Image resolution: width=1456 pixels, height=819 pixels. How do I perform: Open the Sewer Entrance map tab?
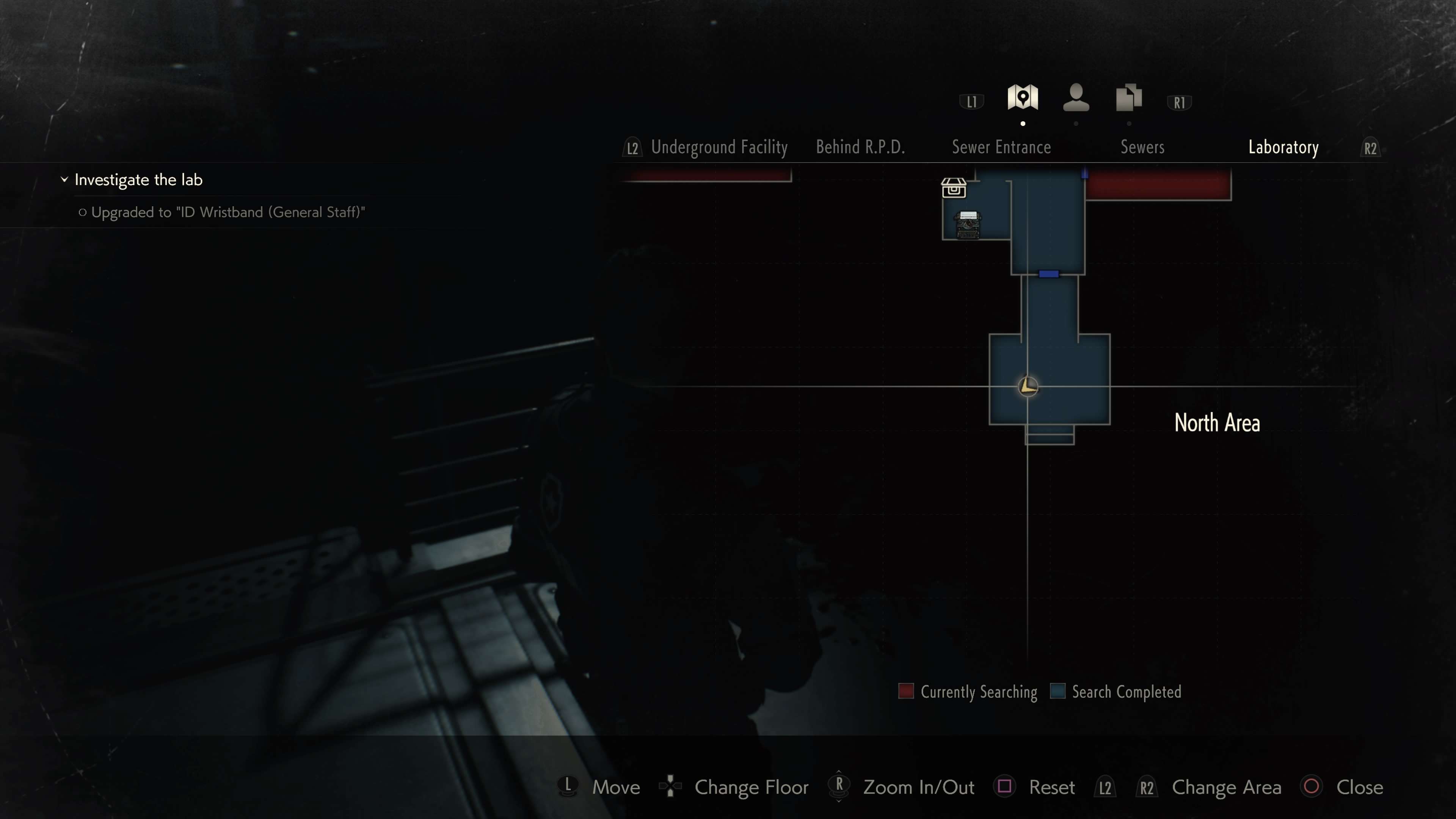pyautogui.click(x=1001, y=147)
